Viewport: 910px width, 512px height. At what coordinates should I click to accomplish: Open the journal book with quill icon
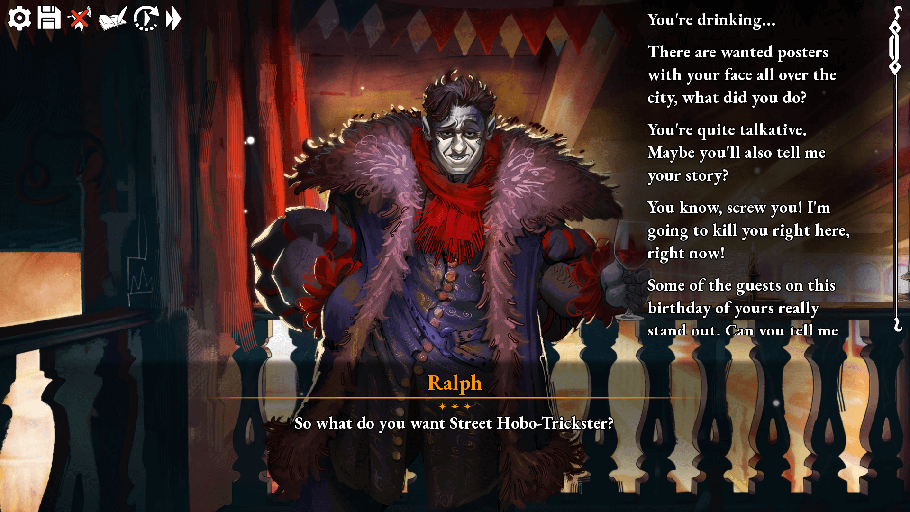[113, 18]
